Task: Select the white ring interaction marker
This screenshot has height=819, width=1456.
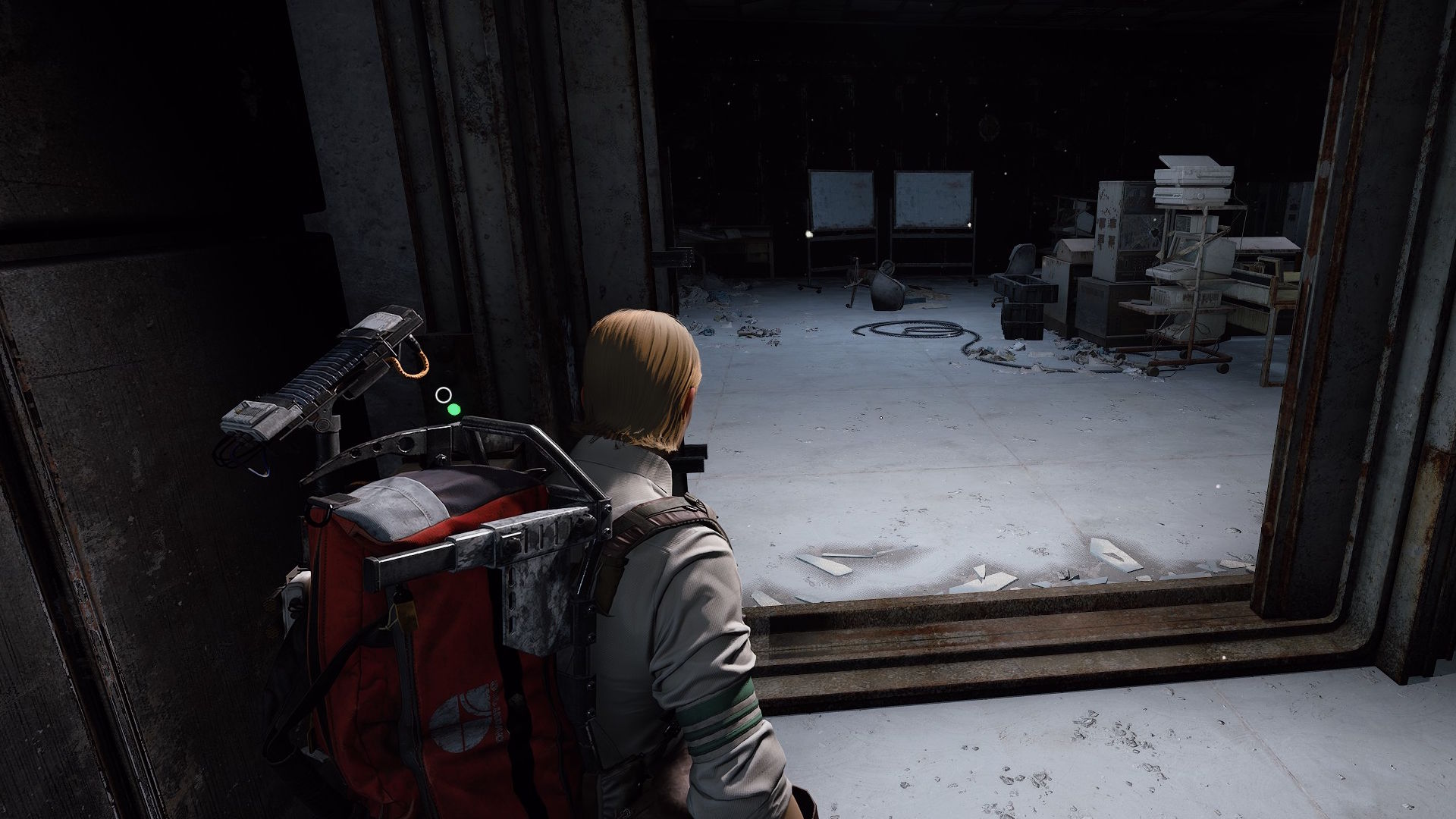Action: (x=444, y=394)
